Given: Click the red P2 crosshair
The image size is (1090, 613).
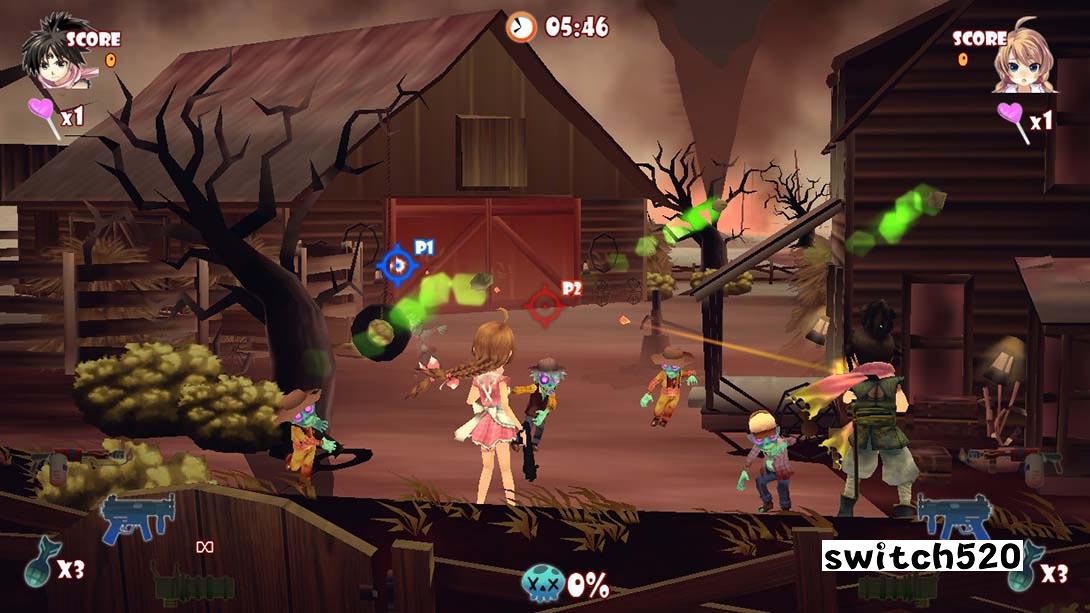Looking at the screenshot, I should [x=545, y=306].
